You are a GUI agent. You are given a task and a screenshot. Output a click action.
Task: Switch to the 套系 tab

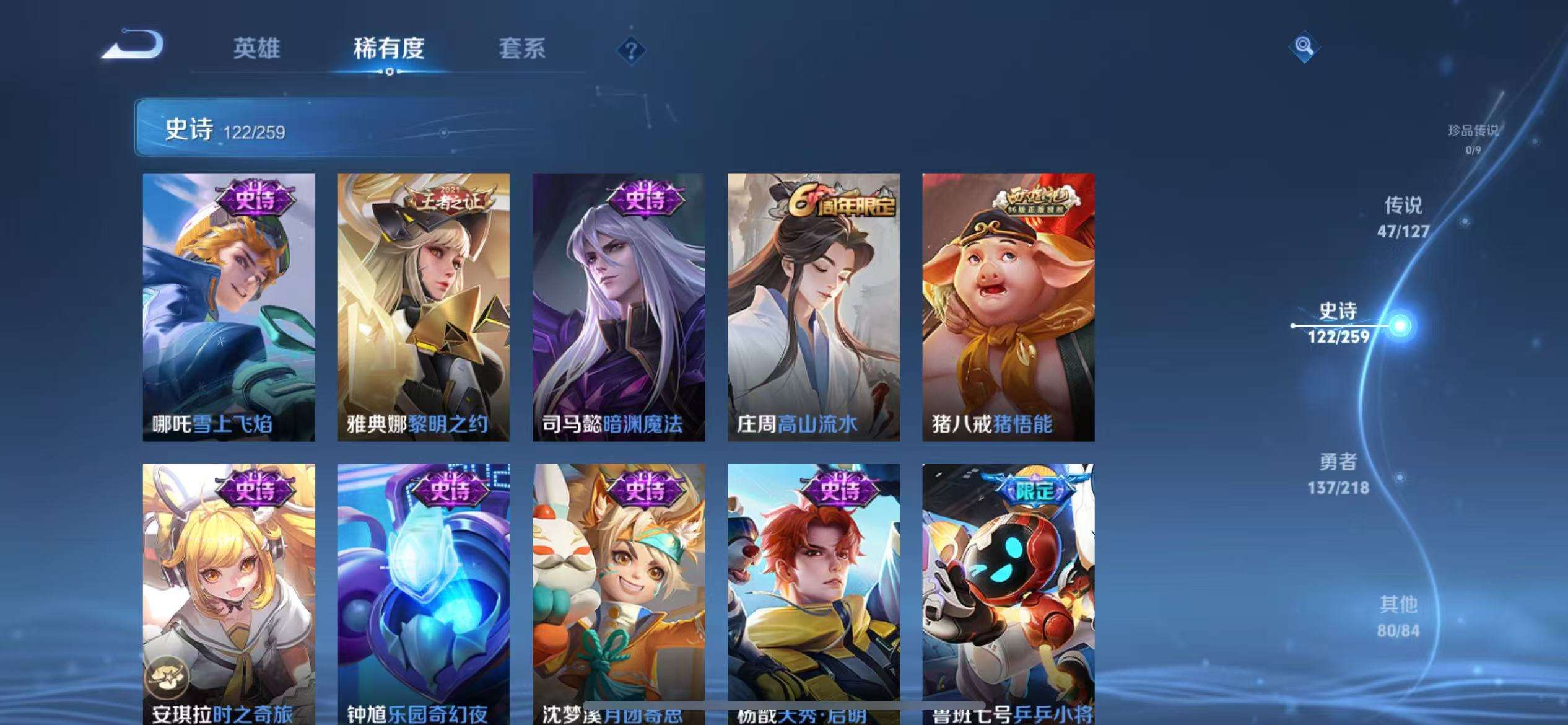(x=523, y=50)
